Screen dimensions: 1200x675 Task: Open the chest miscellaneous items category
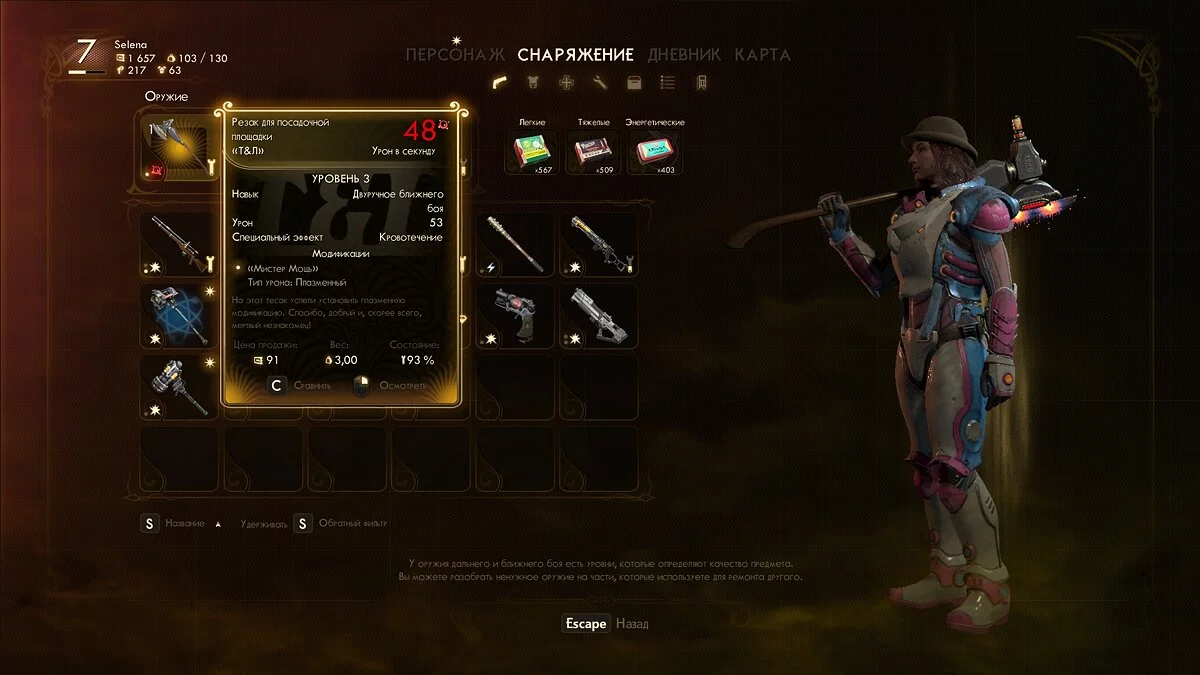(634, 83)
